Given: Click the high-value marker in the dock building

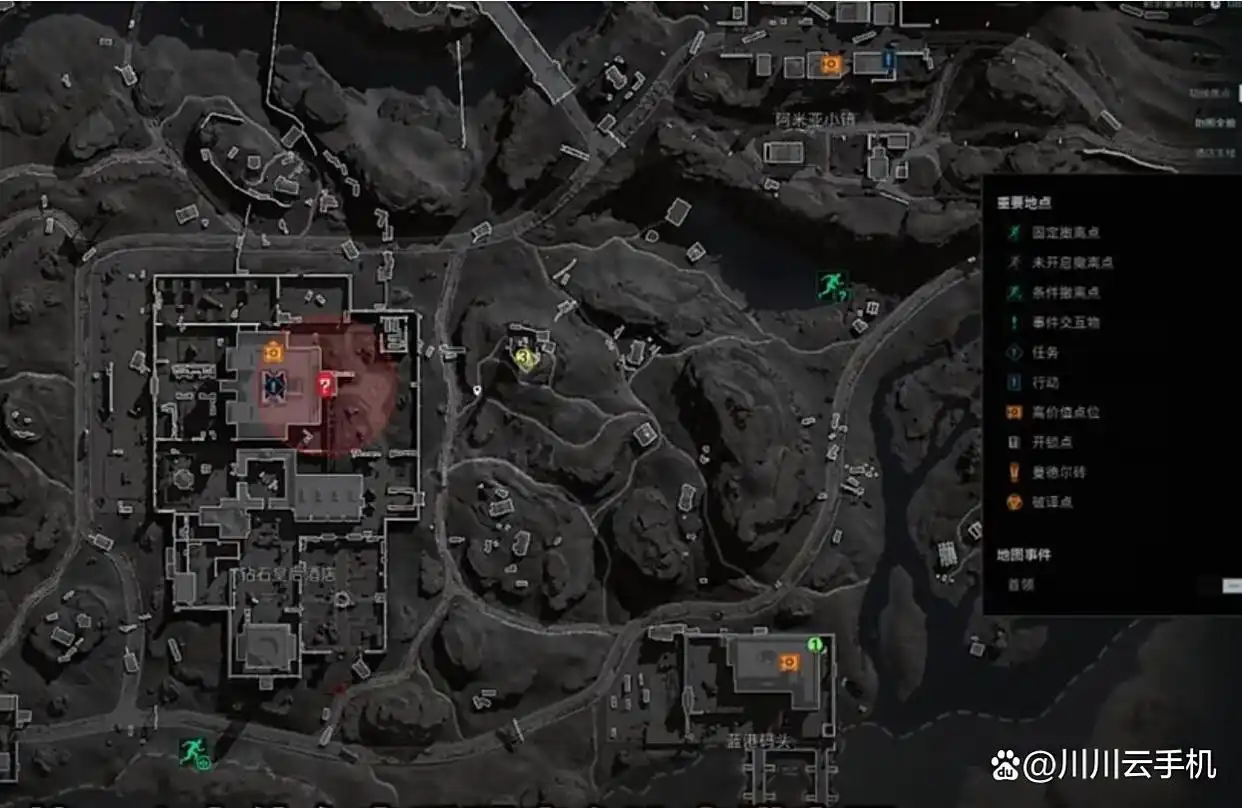Looking at the screenshot, I should pos(789,661).
